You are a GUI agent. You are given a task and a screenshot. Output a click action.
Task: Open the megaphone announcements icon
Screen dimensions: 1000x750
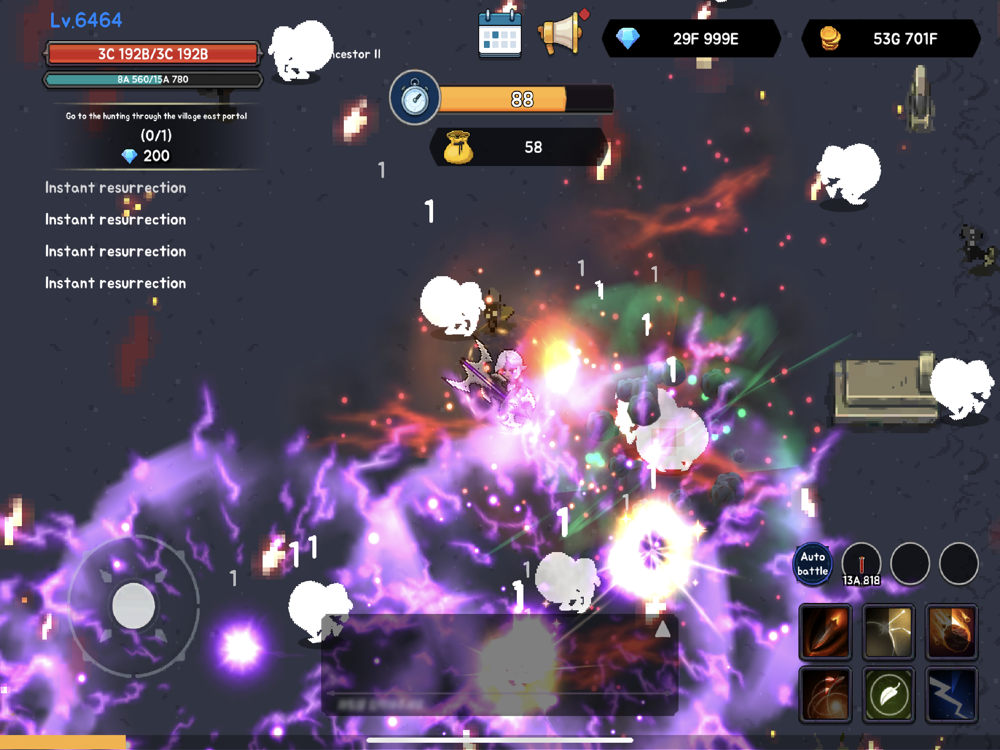click(x=562, y=34)
